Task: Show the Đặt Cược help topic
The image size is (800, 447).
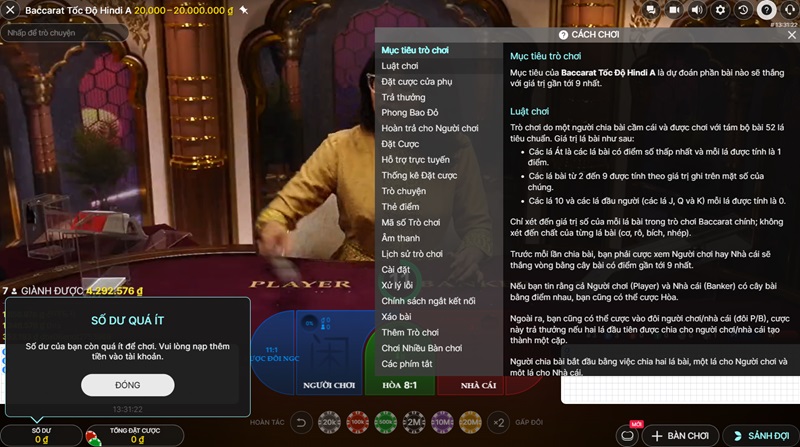Action: pos(401,144)
